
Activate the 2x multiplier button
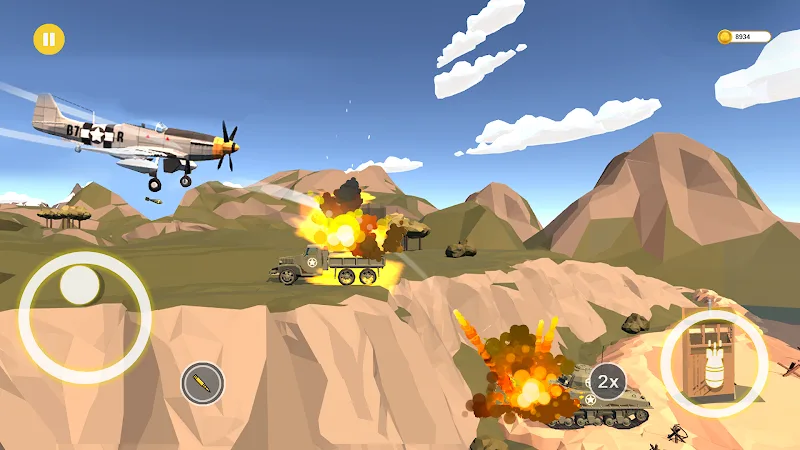607,381
